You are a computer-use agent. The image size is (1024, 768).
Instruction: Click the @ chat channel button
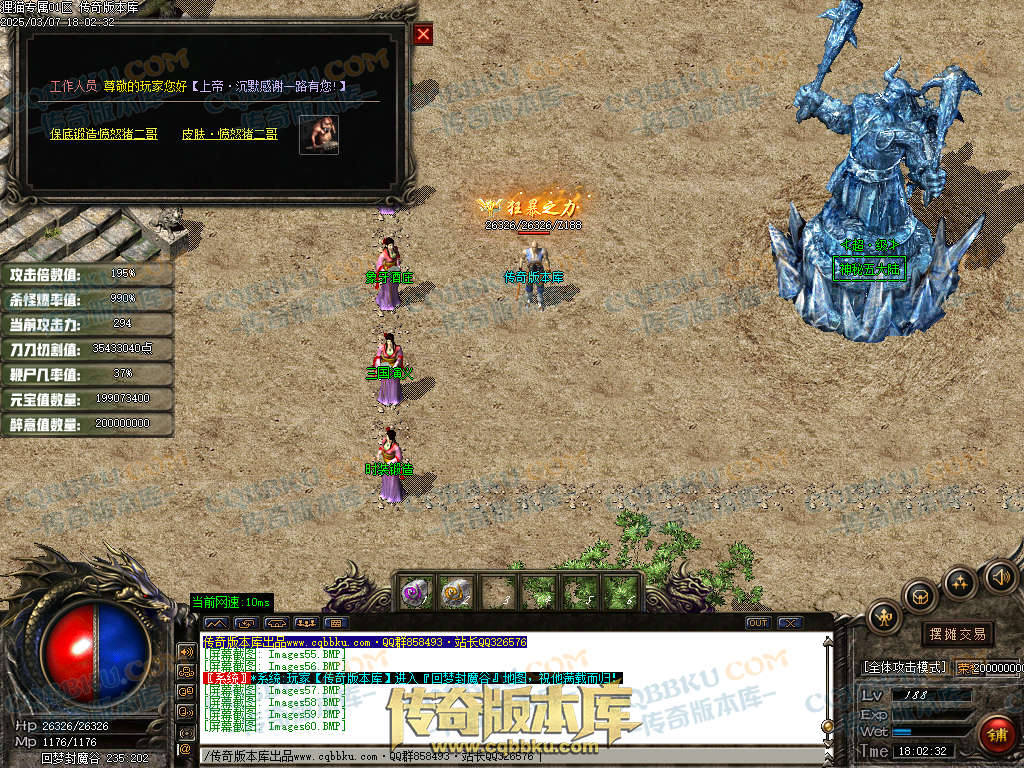pyautogui.click(x=185, y=748)
